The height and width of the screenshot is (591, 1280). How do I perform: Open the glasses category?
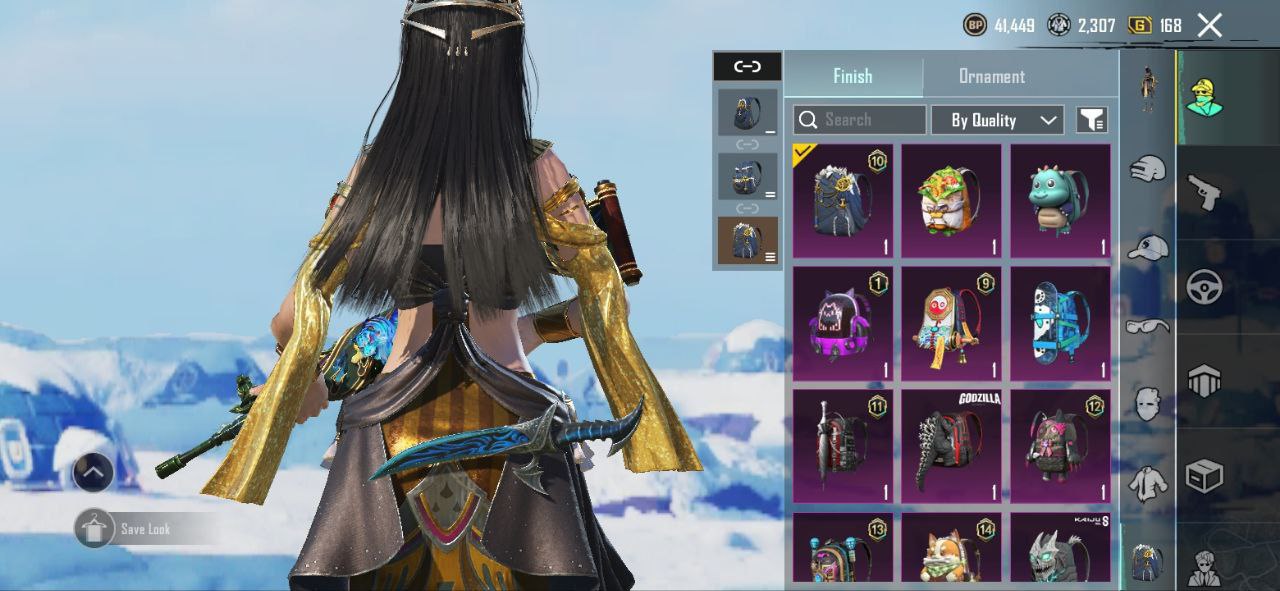(x=1148, y=326)
